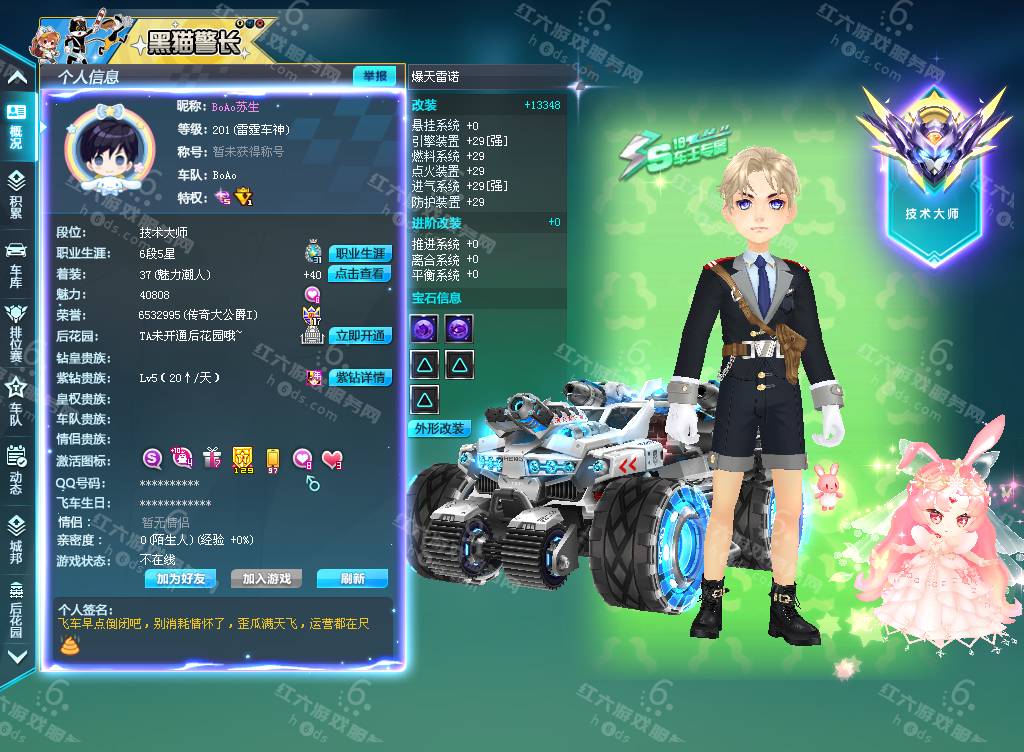1024x752 pixels.
Task: Switch to the 城邦 city-state tab
Action: pos(16,538)
